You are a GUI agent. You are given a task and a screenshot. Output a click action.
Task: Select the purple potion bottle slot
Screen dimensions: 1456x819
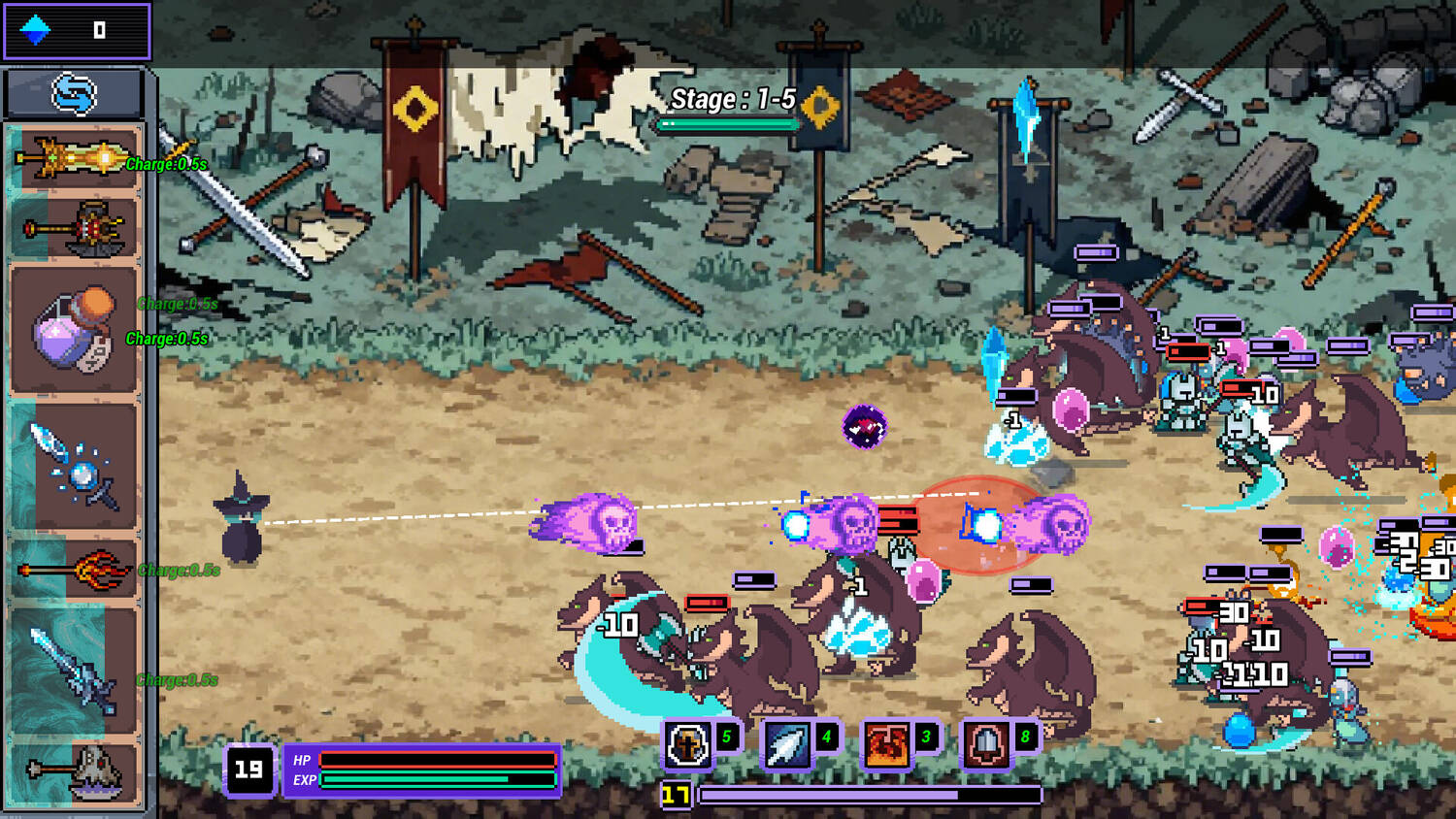pyautogui.click(x=75, y=330)
